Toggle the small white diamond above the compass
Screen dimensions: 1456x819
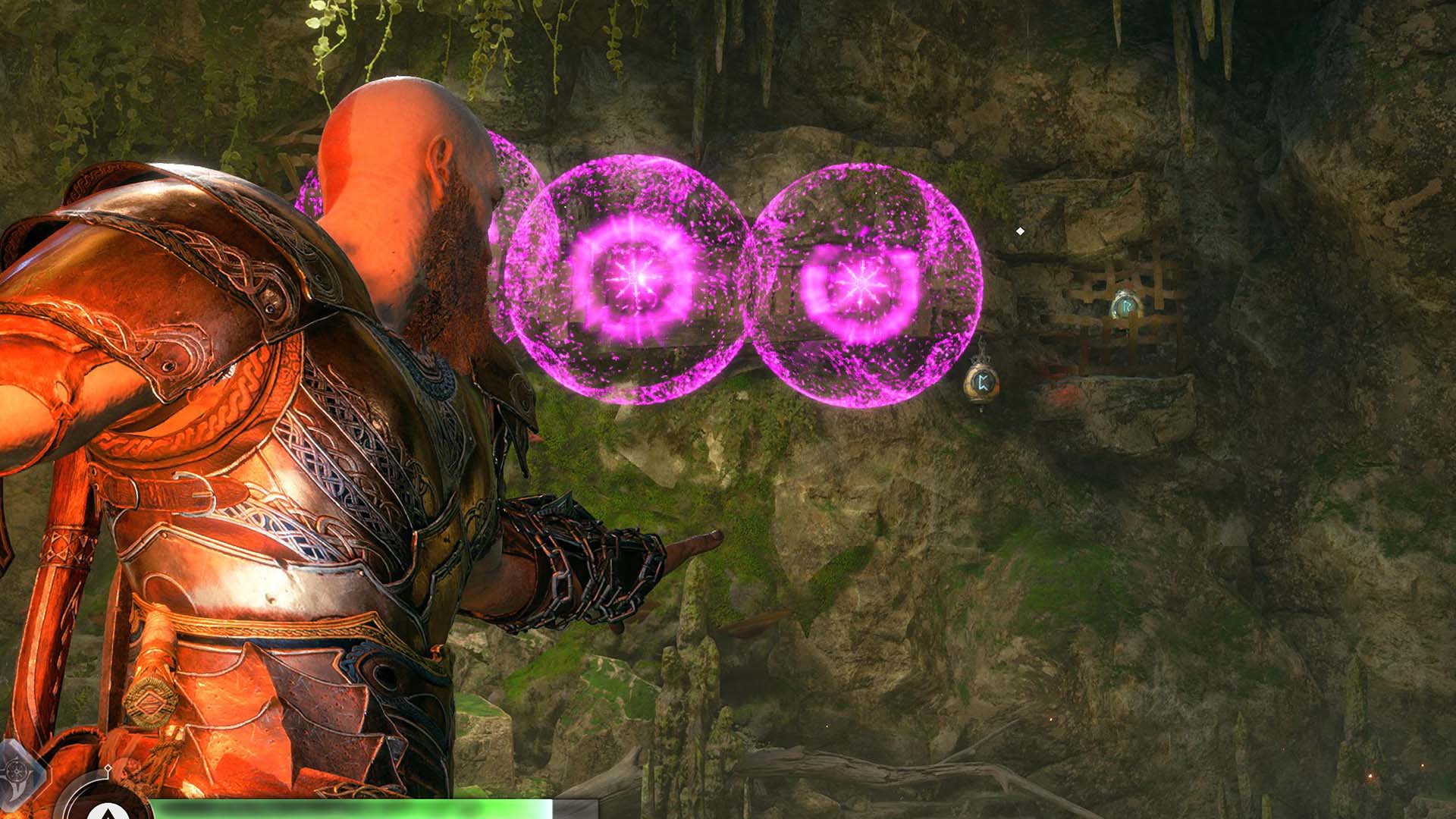[108, 769]
